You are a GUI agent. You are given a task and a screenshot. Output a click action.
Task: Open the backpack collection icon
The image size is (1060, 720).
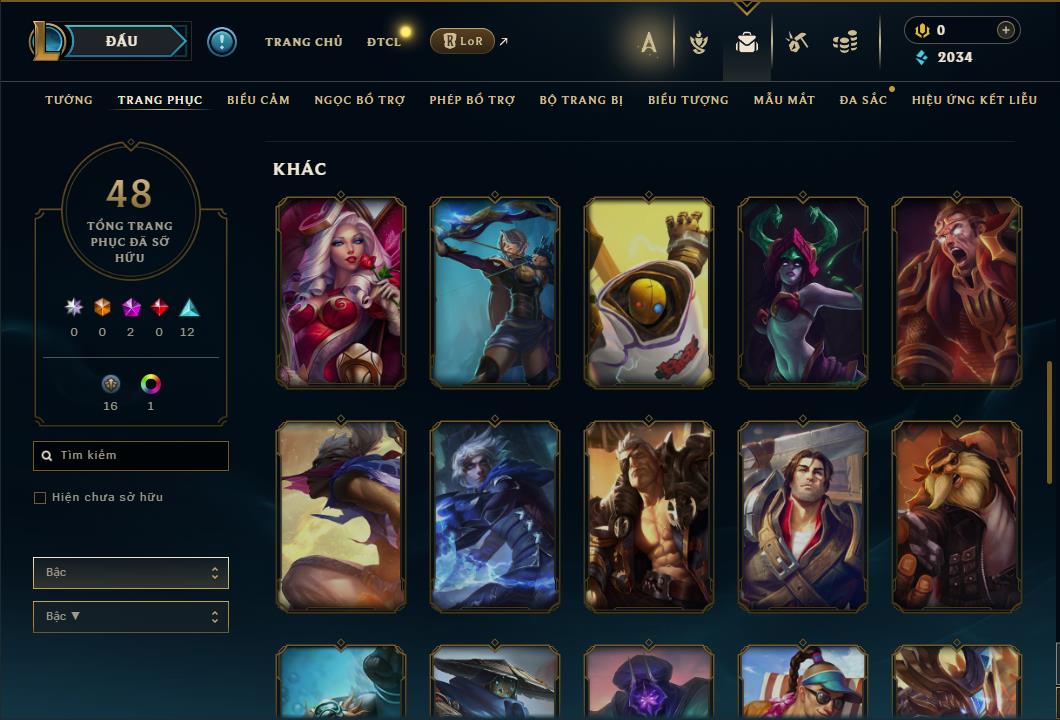coord(746,42)
